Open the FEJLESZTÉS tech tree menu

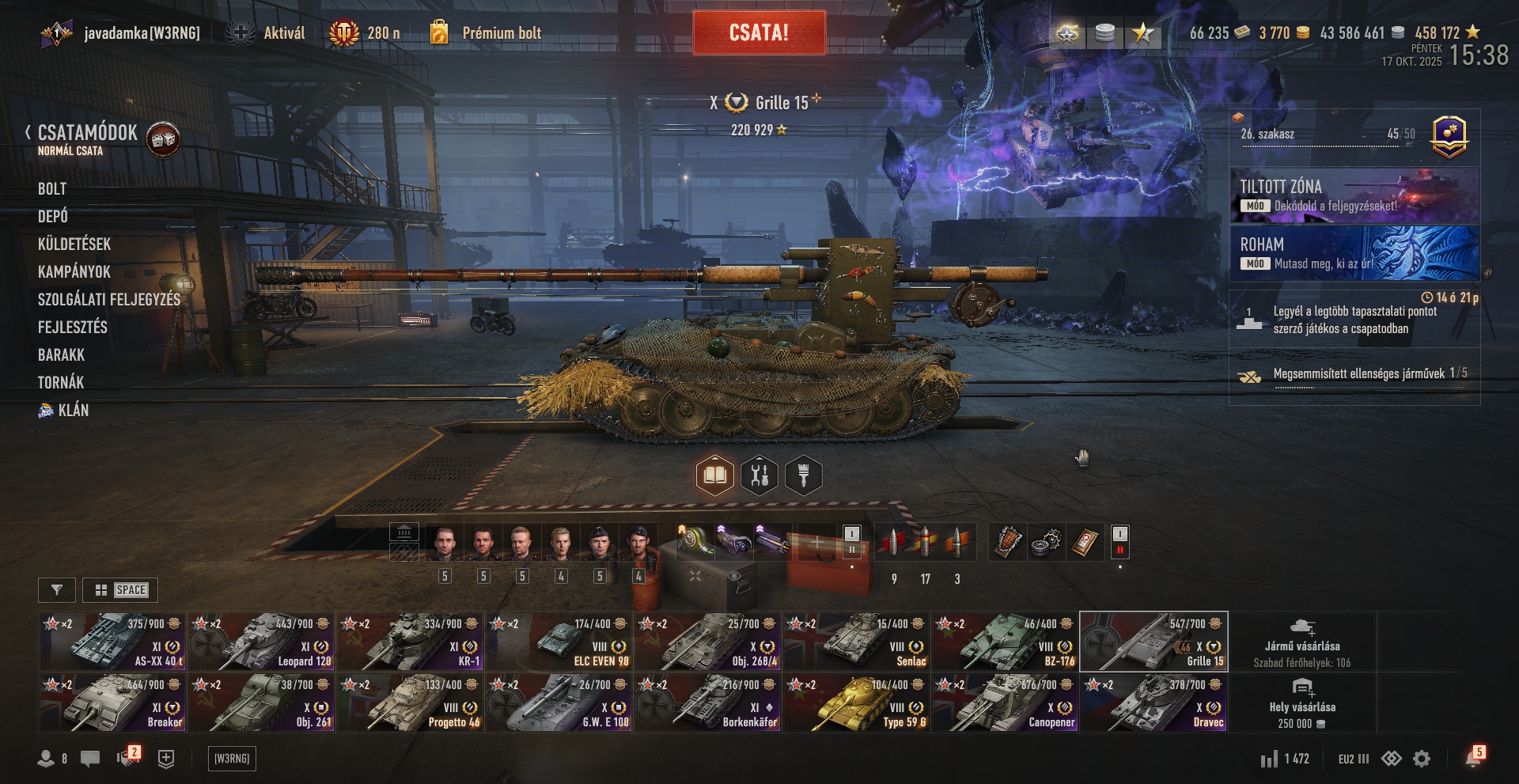pyautogui.click(x=73, y=328)
